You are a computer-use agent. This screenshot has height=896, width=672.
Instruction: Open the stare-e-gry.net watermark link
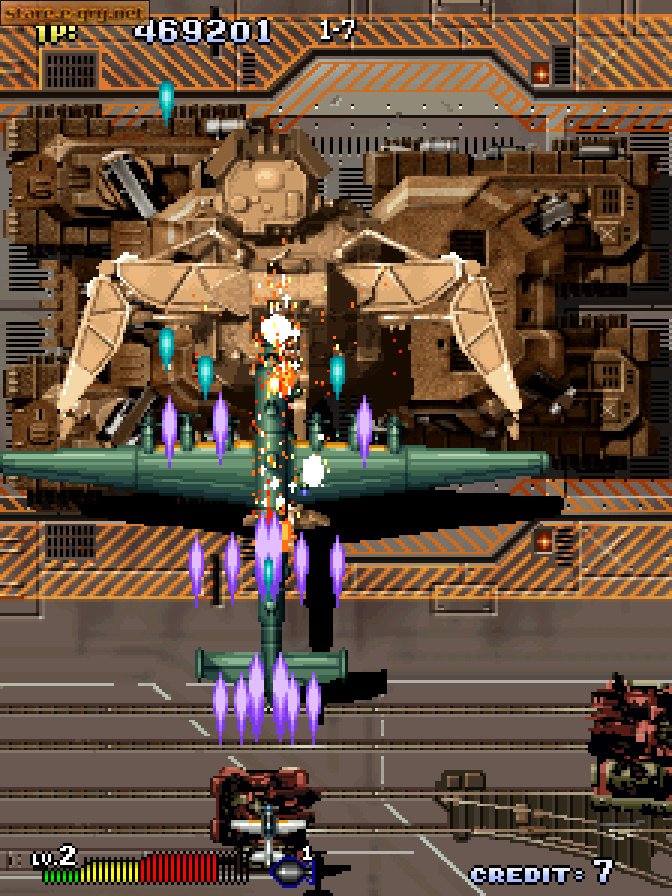click(75, 14)
